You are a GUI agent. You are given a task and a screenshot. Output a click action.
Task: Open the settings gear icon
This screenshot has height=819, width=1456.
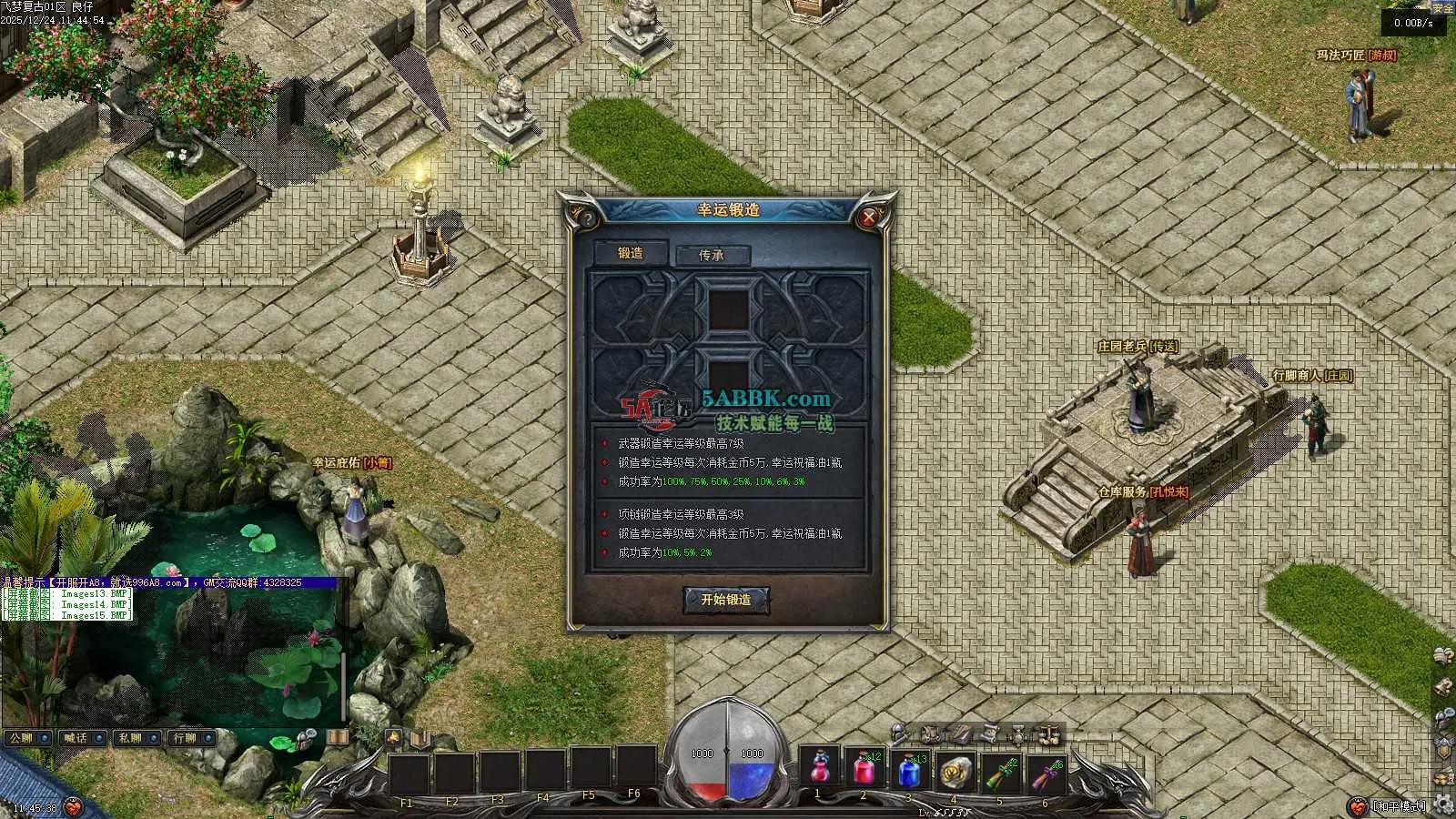pyautogui.click(x=1443, y=805)
